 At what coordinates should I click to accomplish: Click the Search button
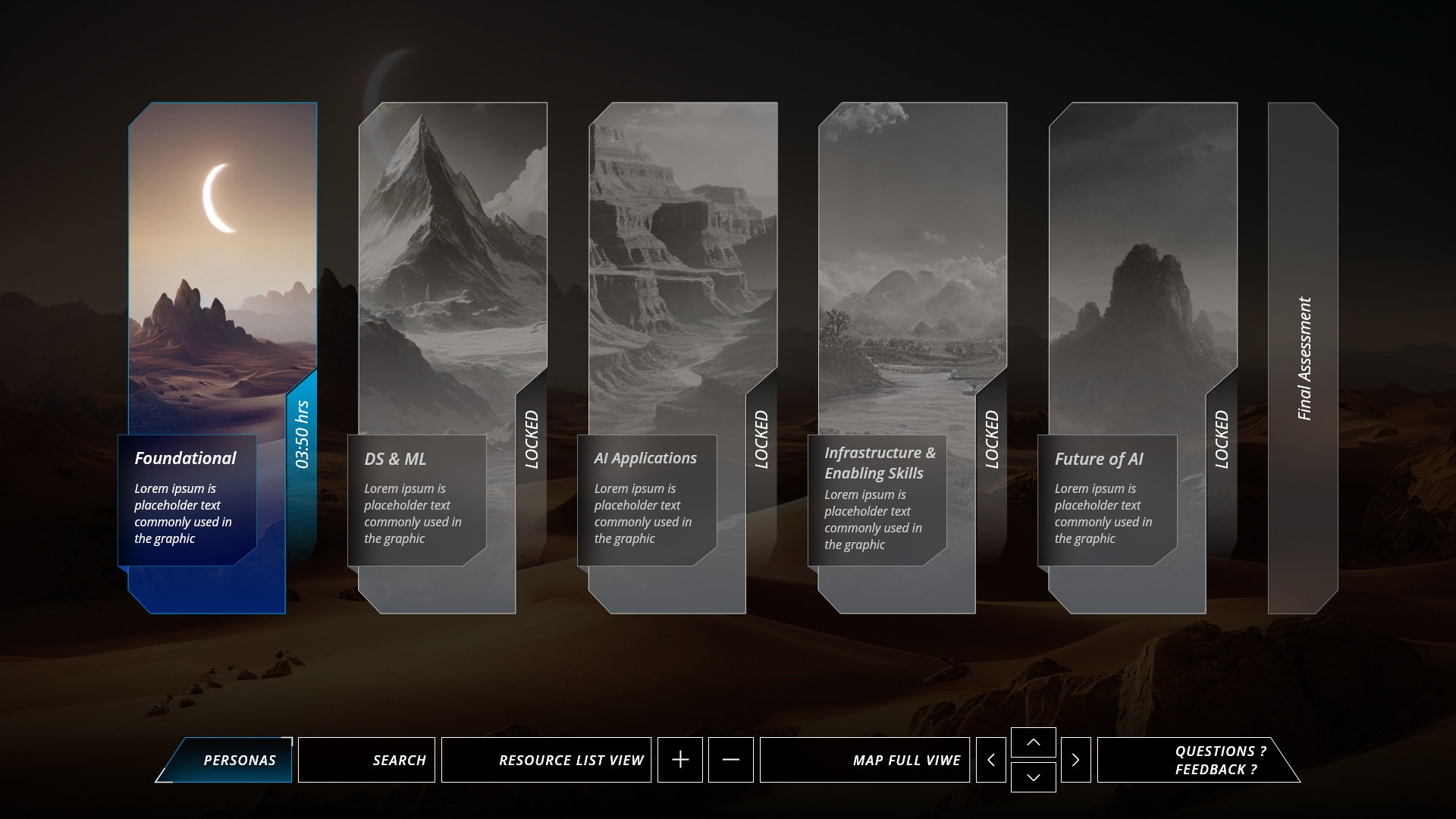(367, 760)
